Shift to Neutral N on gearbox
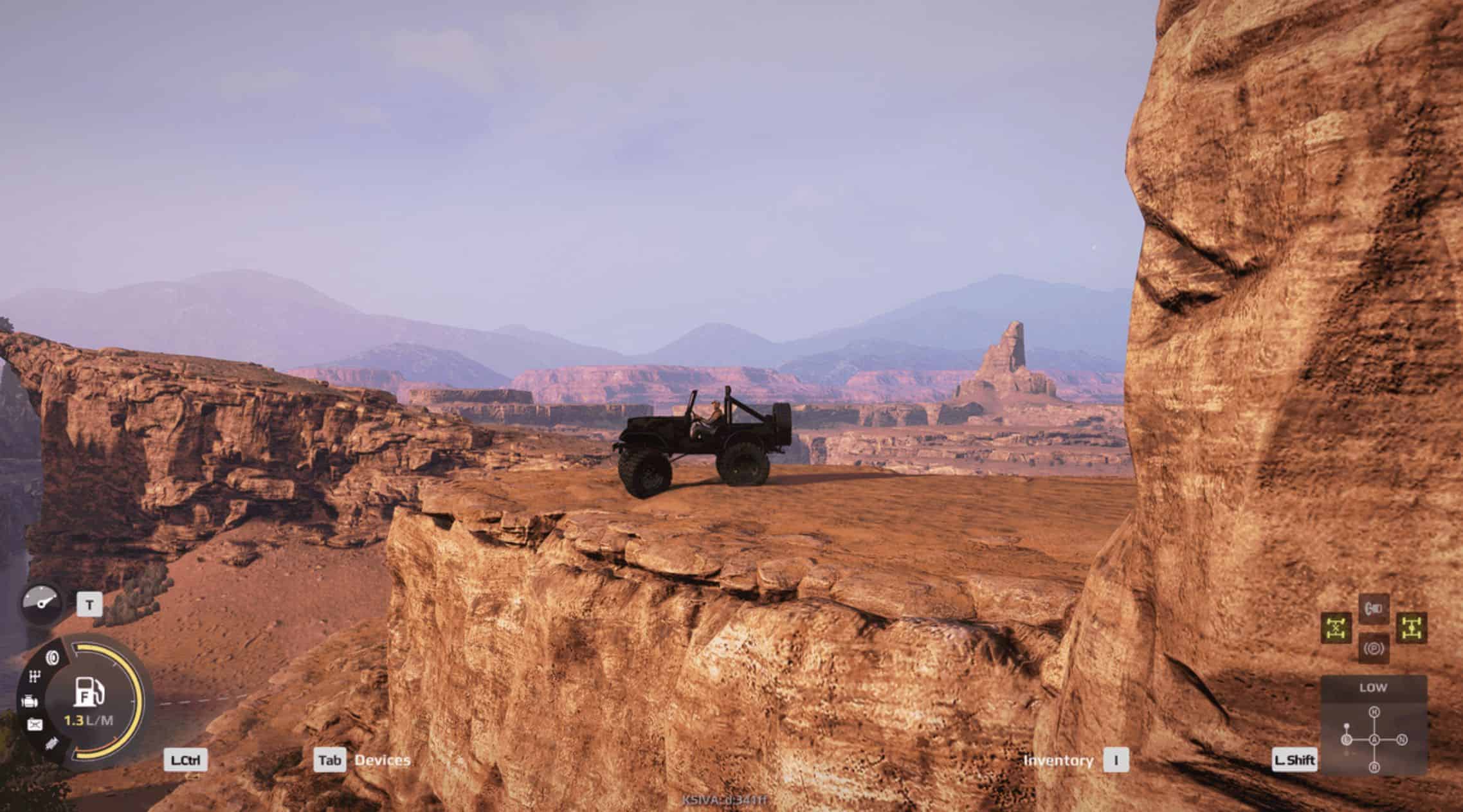This screenshot has width=1463, height=812. click(1403, 740)
